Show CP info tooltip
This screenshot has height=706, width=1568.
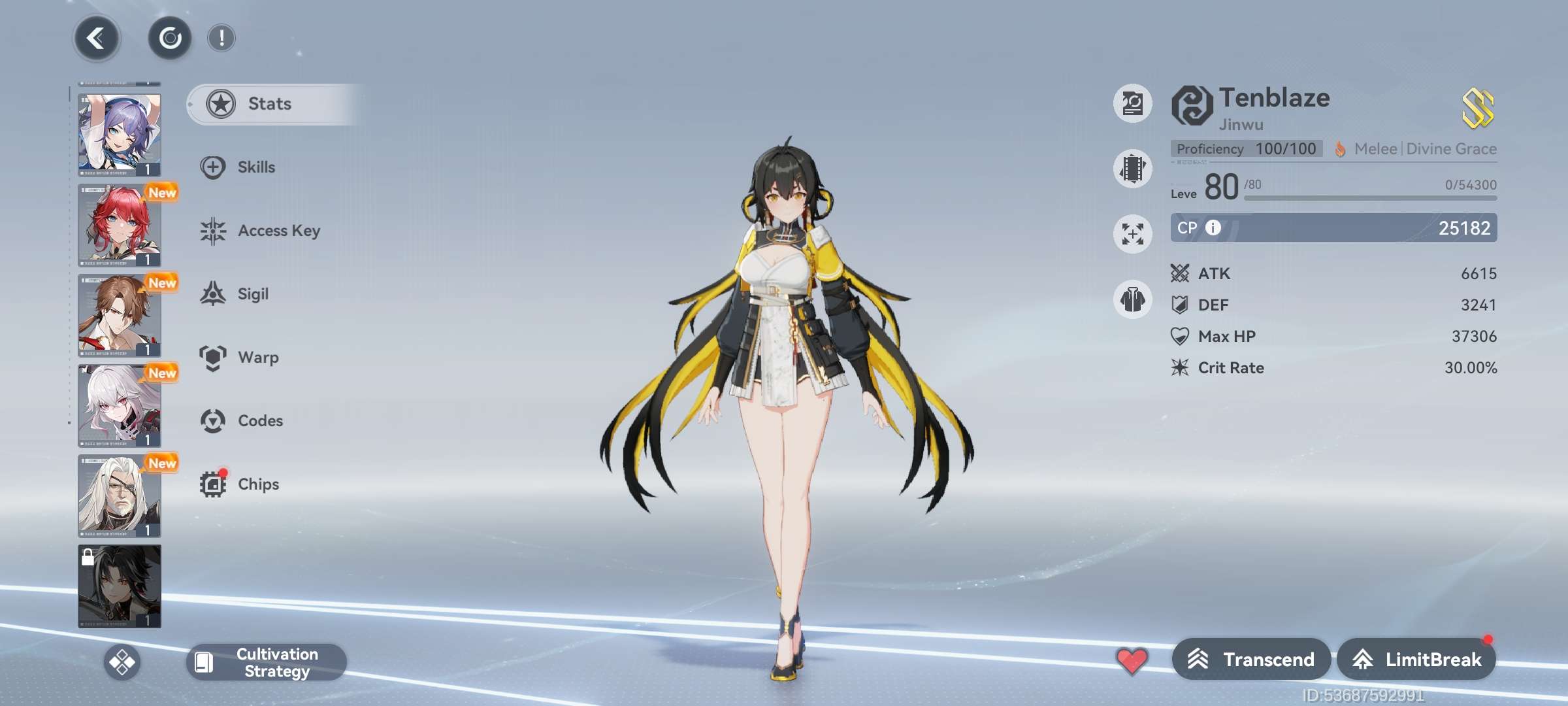tap(1213, 227)
